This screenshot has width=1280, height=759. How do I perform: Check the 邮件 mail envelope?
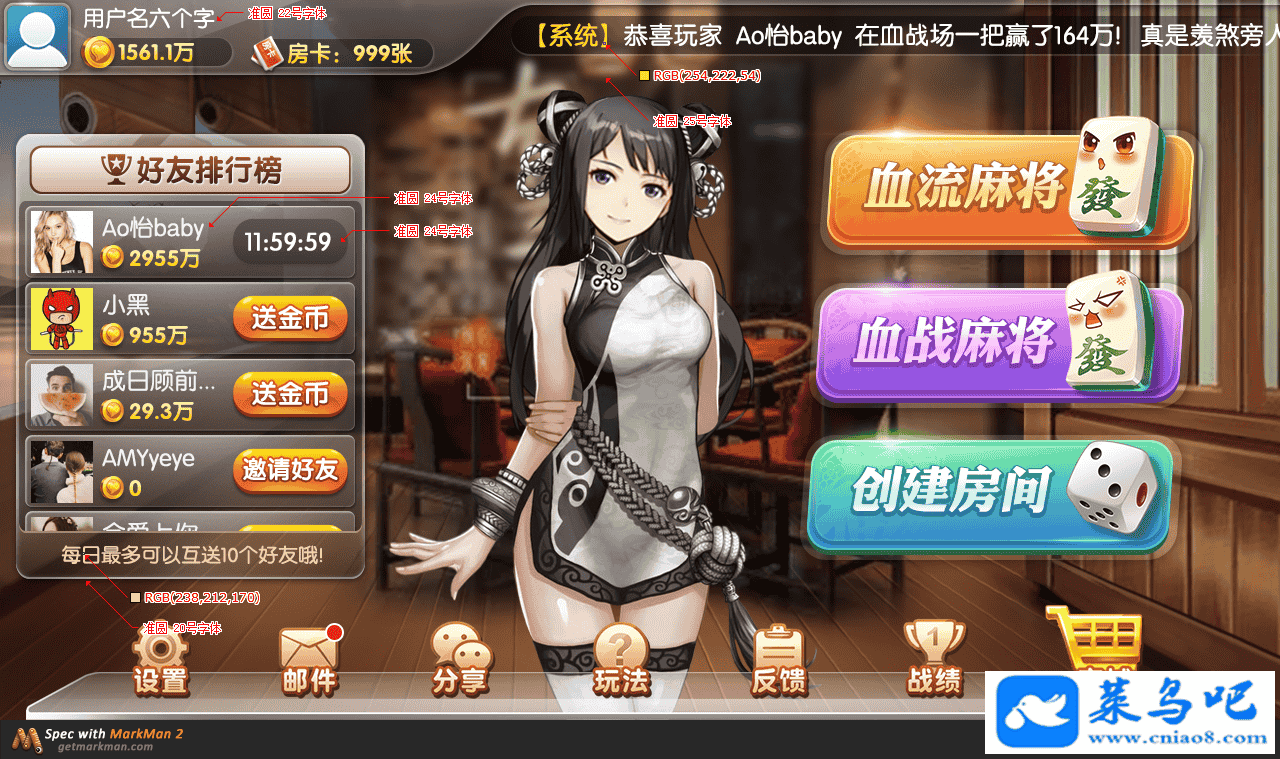[x=309, y=661]
